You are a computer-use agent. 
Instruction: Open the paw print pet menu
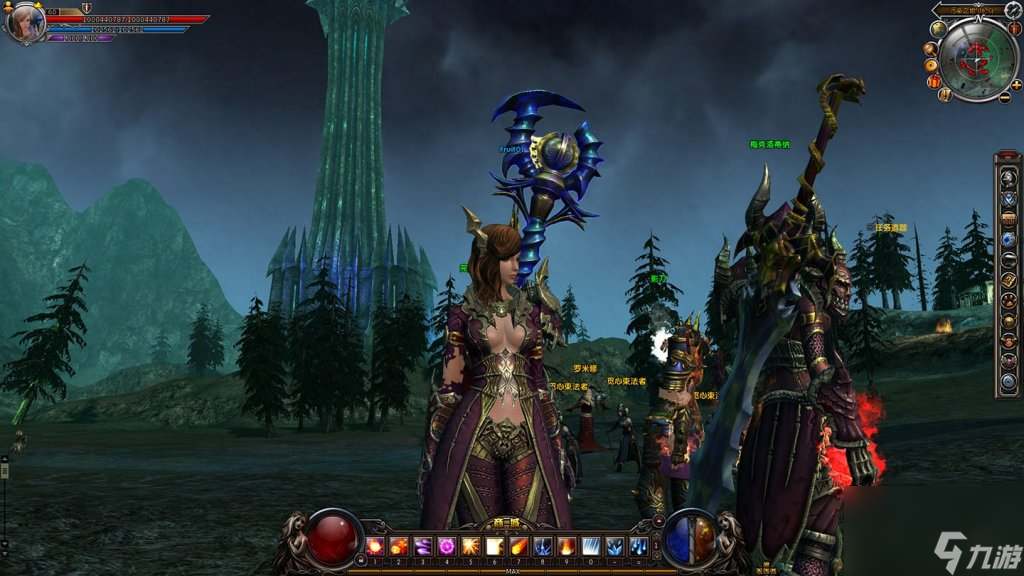point(1009,300)
